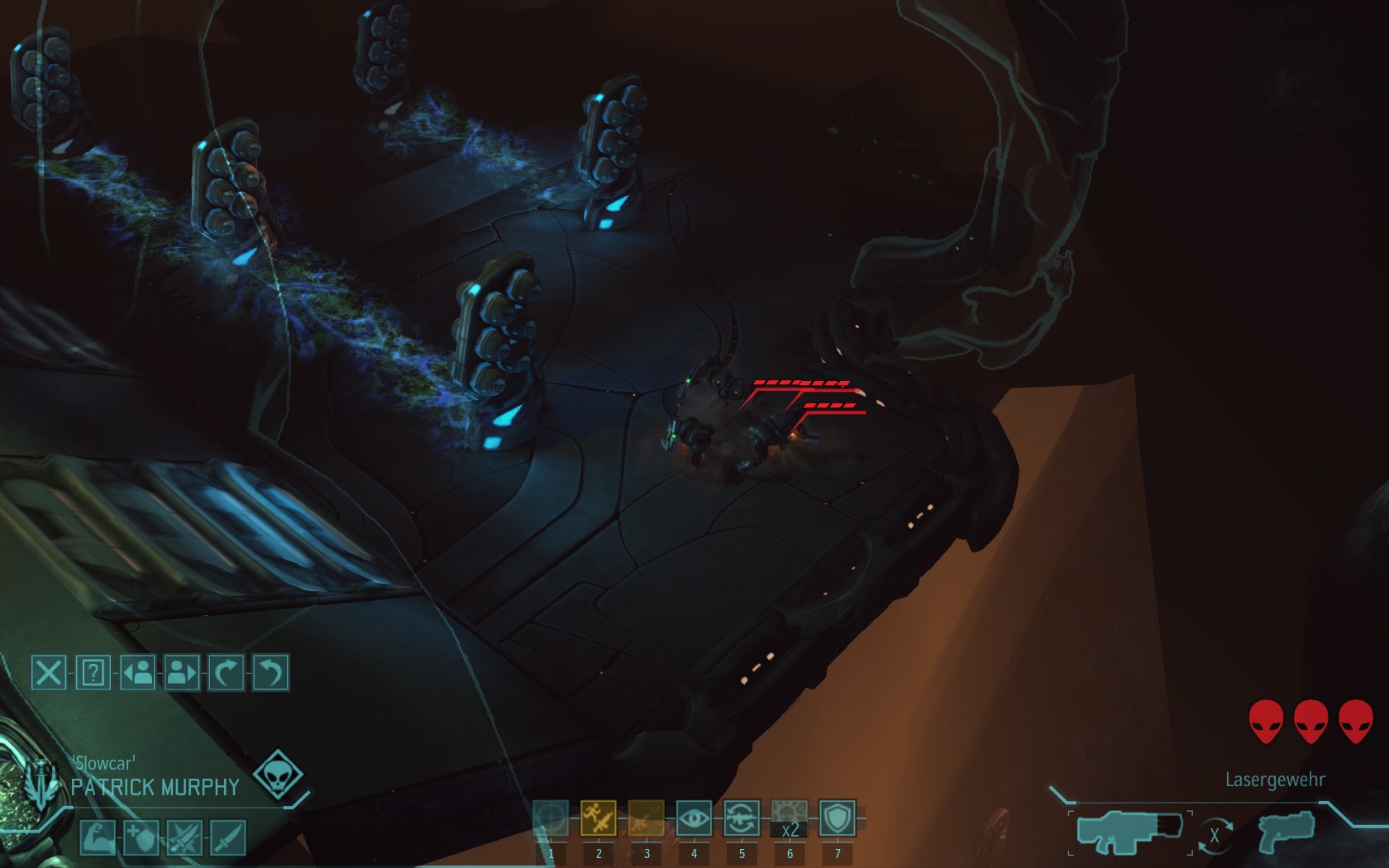
Task: Select the shield with plus perk icon
Action: 141,837
